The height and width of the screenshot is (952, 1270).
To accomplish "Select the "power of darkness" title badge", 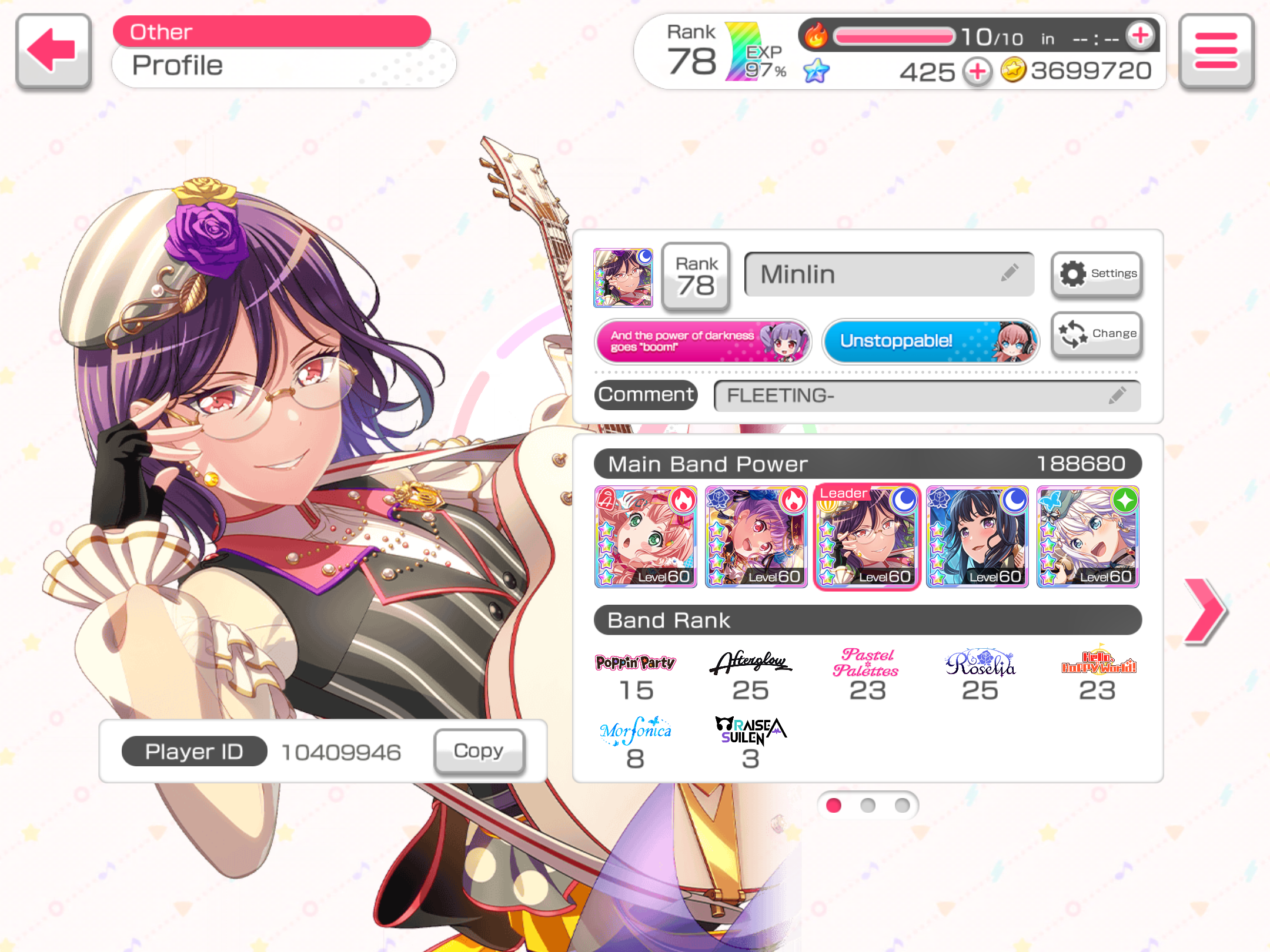I will 703,341.
